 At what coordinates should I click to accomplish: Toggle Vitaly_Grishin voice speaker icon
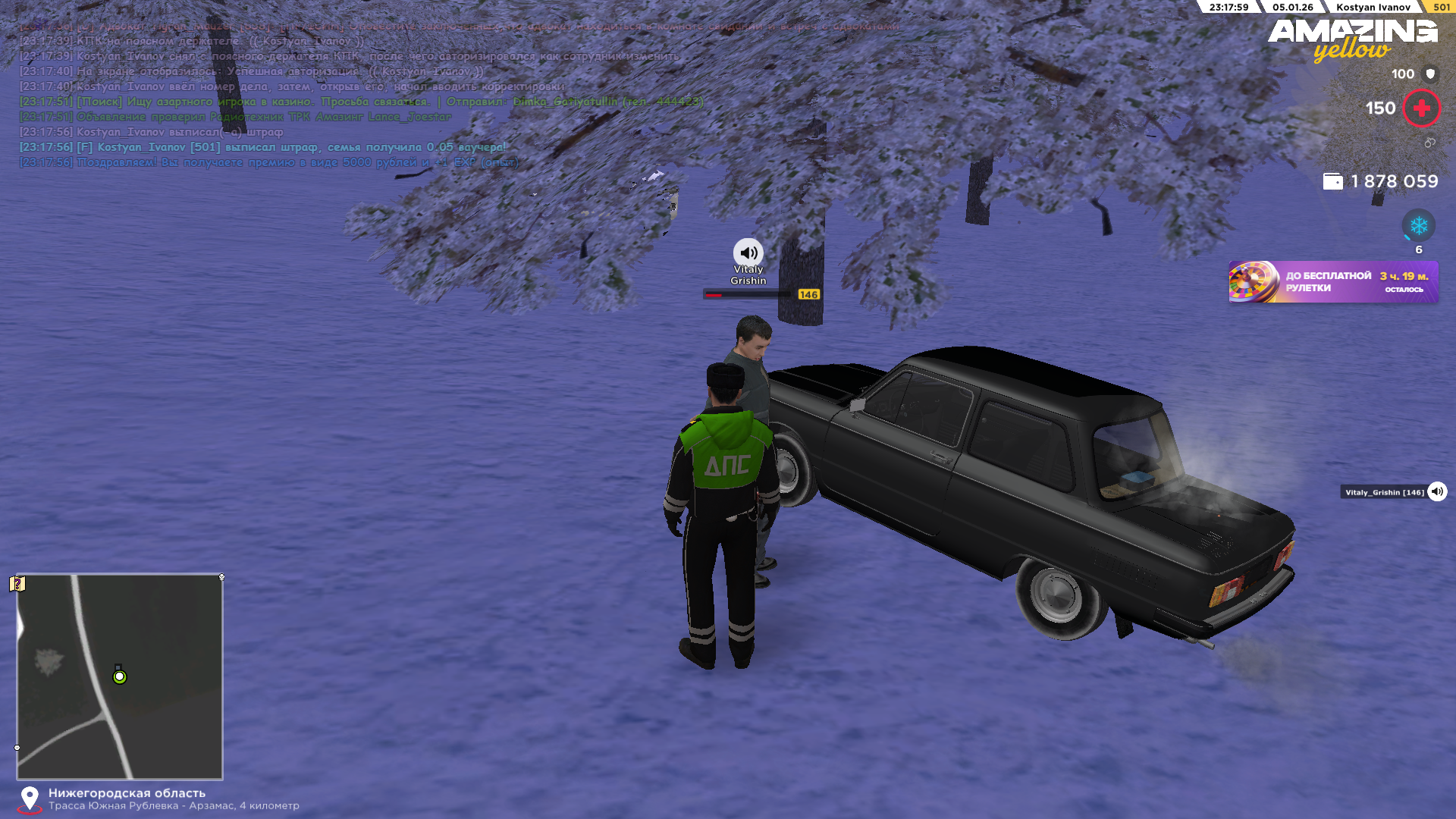point(1437,492)
